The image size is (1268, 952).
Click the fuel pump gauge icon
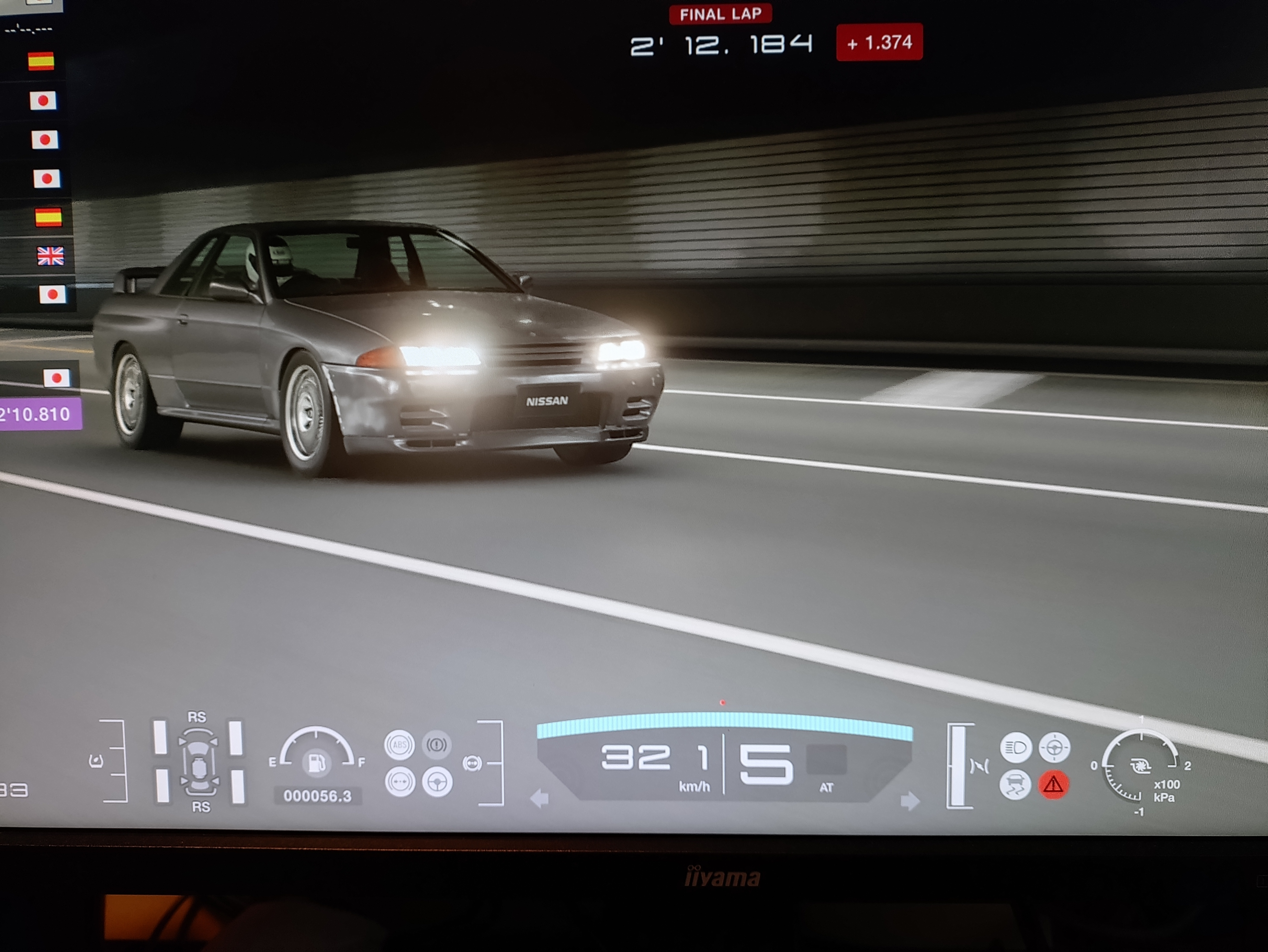[x=316, y=763]
